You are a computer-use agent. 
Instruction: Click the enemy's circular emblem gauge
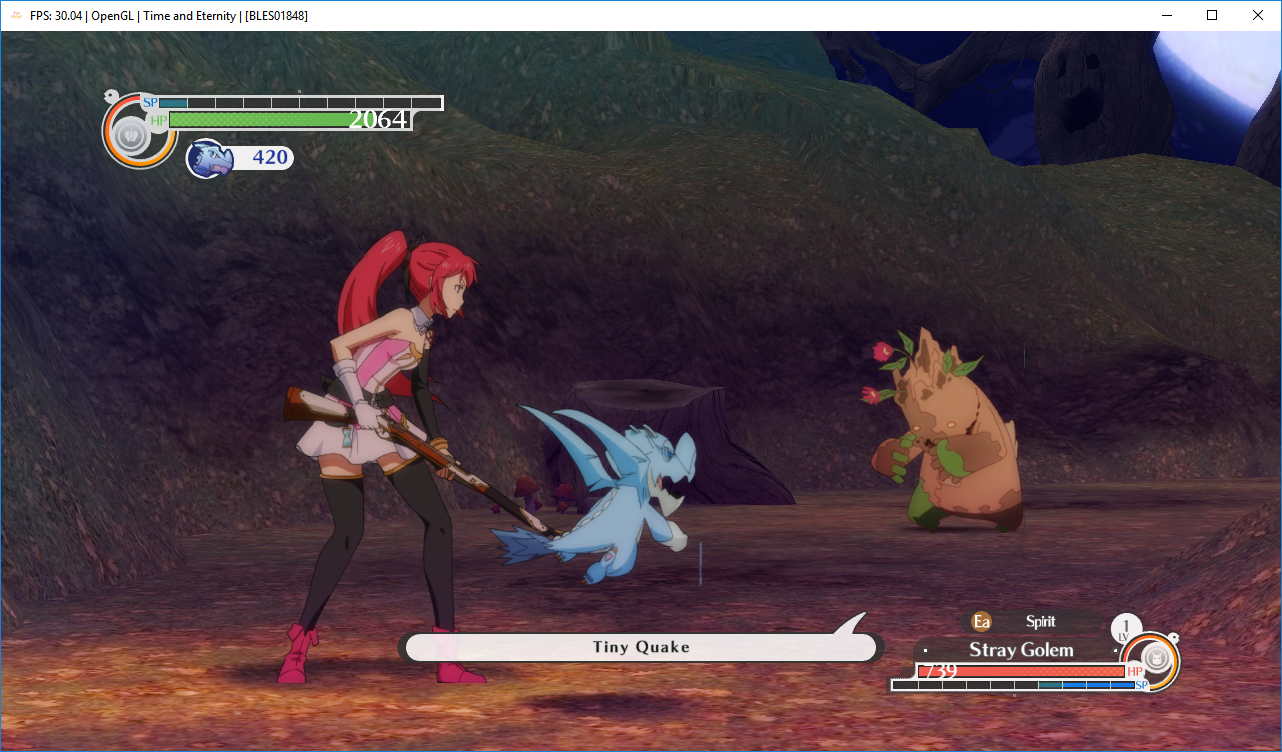1155,661
